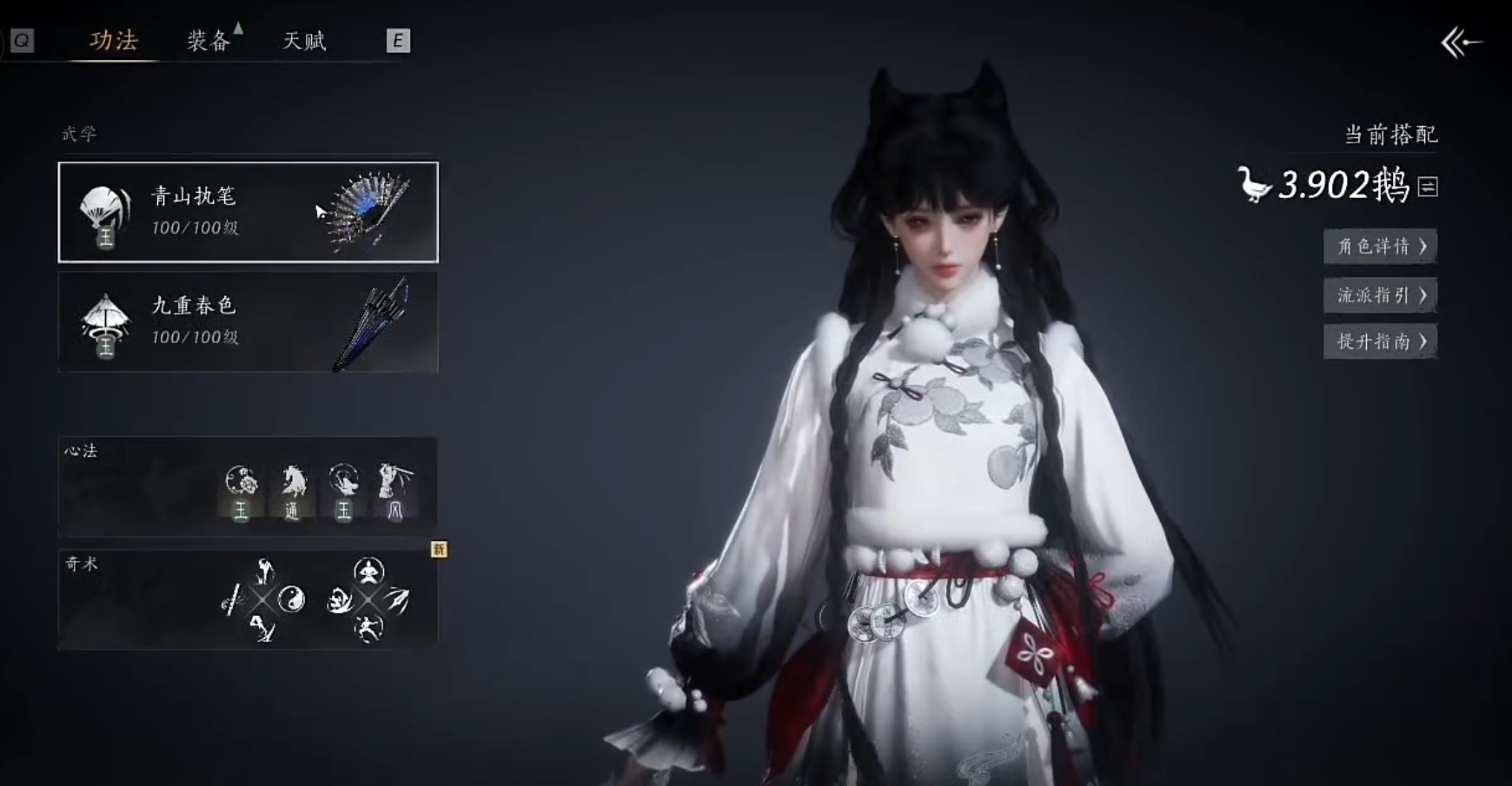Open the 提升指南 improvement guide
This screenshot has height=786, width=1512.
pyautogui.click(x=1380, y=341)
